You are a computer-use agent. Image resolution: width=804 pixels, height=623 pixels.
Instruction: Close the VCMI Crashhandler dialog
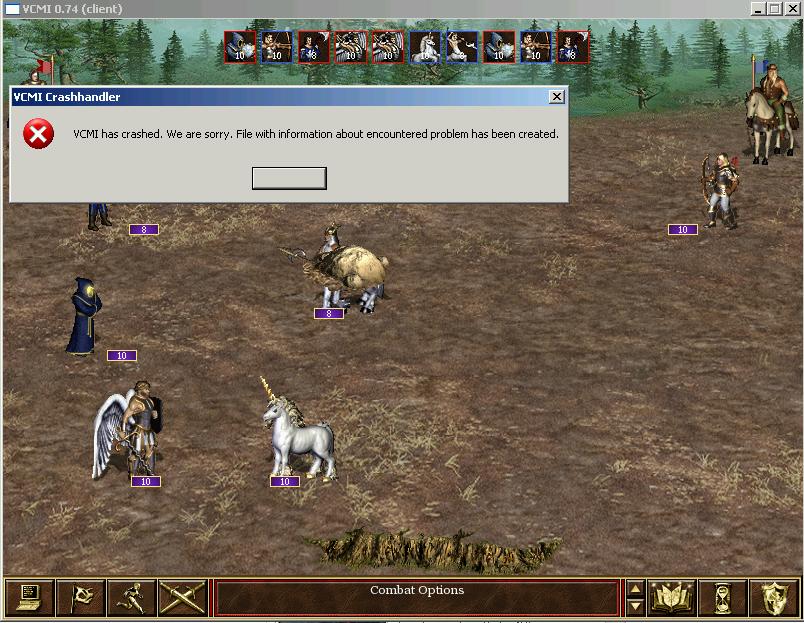pos(557,97)
